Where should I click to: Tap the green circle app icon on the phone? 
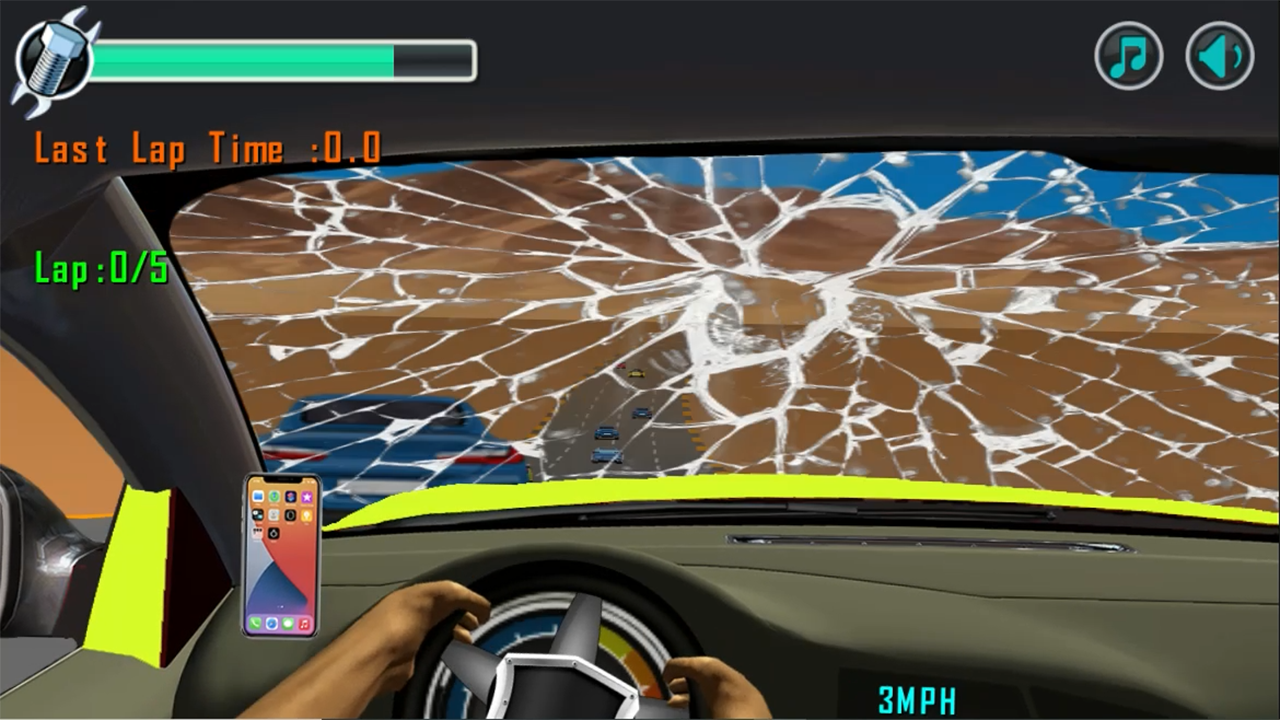274,496
